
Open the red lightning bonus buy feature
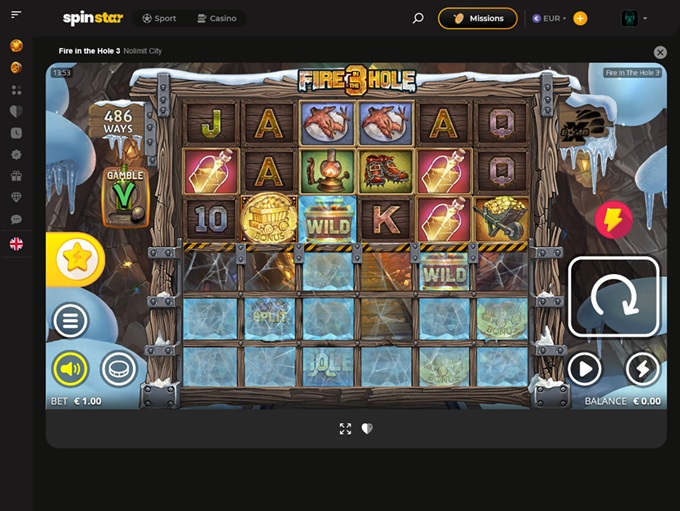pyautogui.click(x=613, y=220)
